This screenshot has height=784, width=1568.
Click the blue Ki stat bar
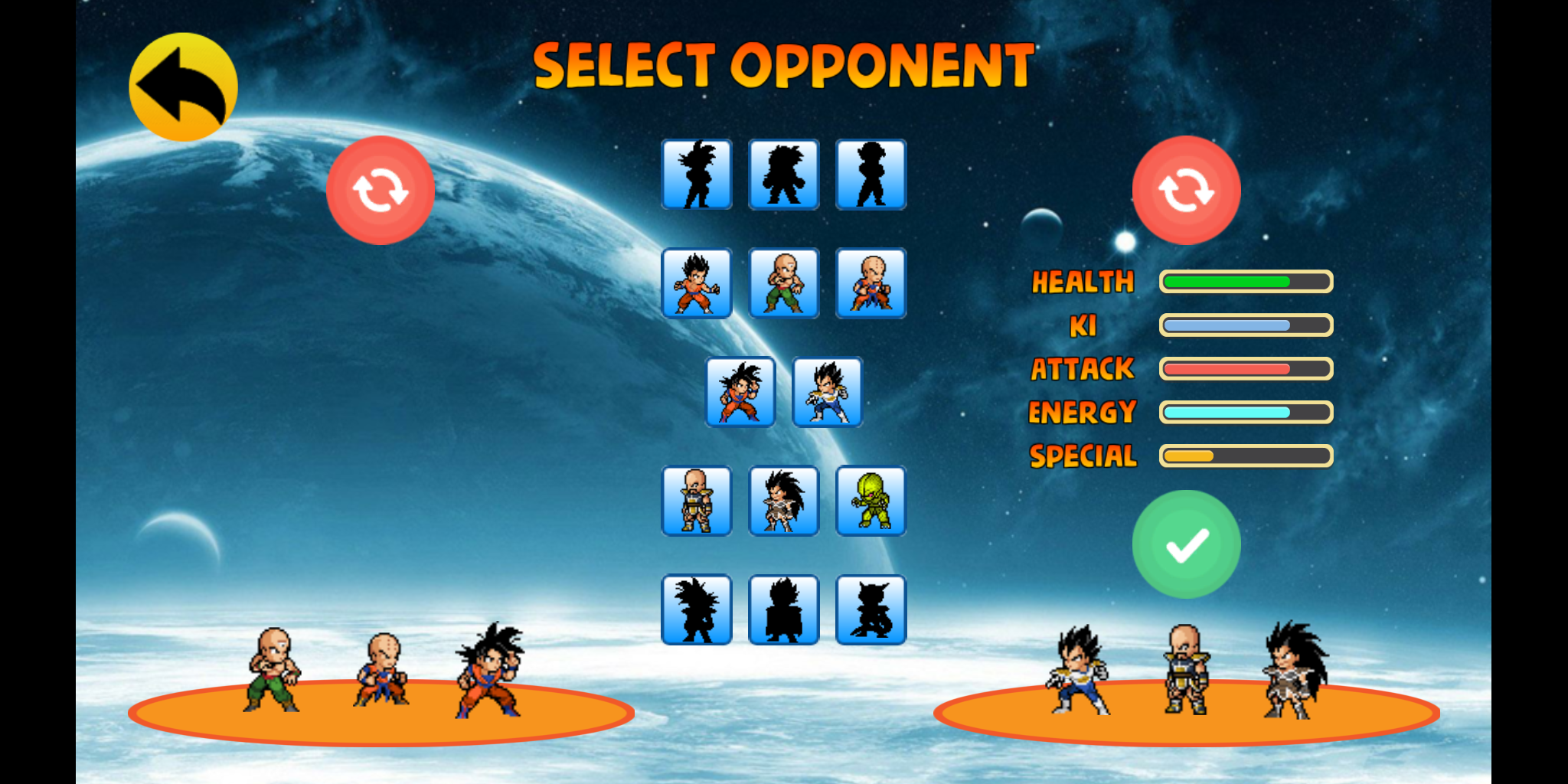[x=1246, y=325]
